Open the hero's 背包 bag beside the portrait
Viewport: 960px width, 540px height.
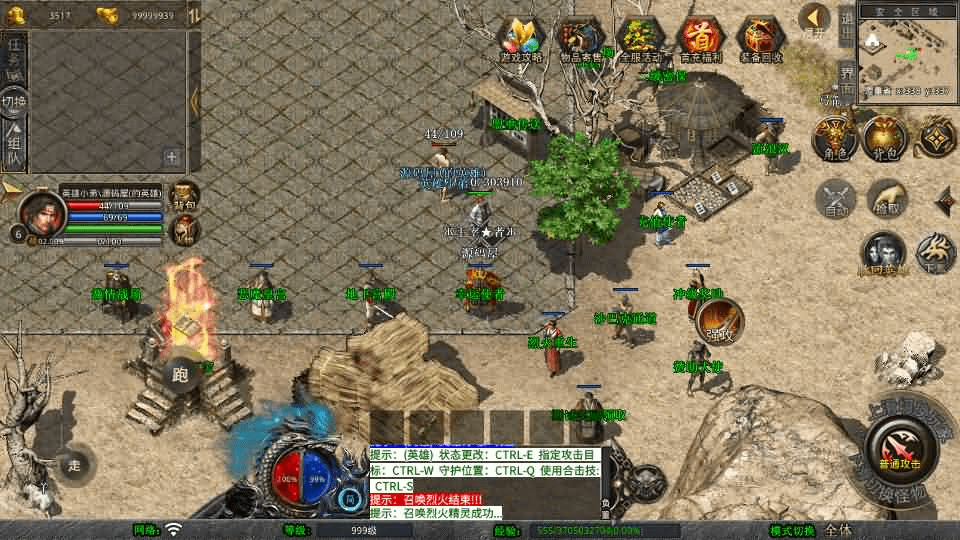pos(185,196)
